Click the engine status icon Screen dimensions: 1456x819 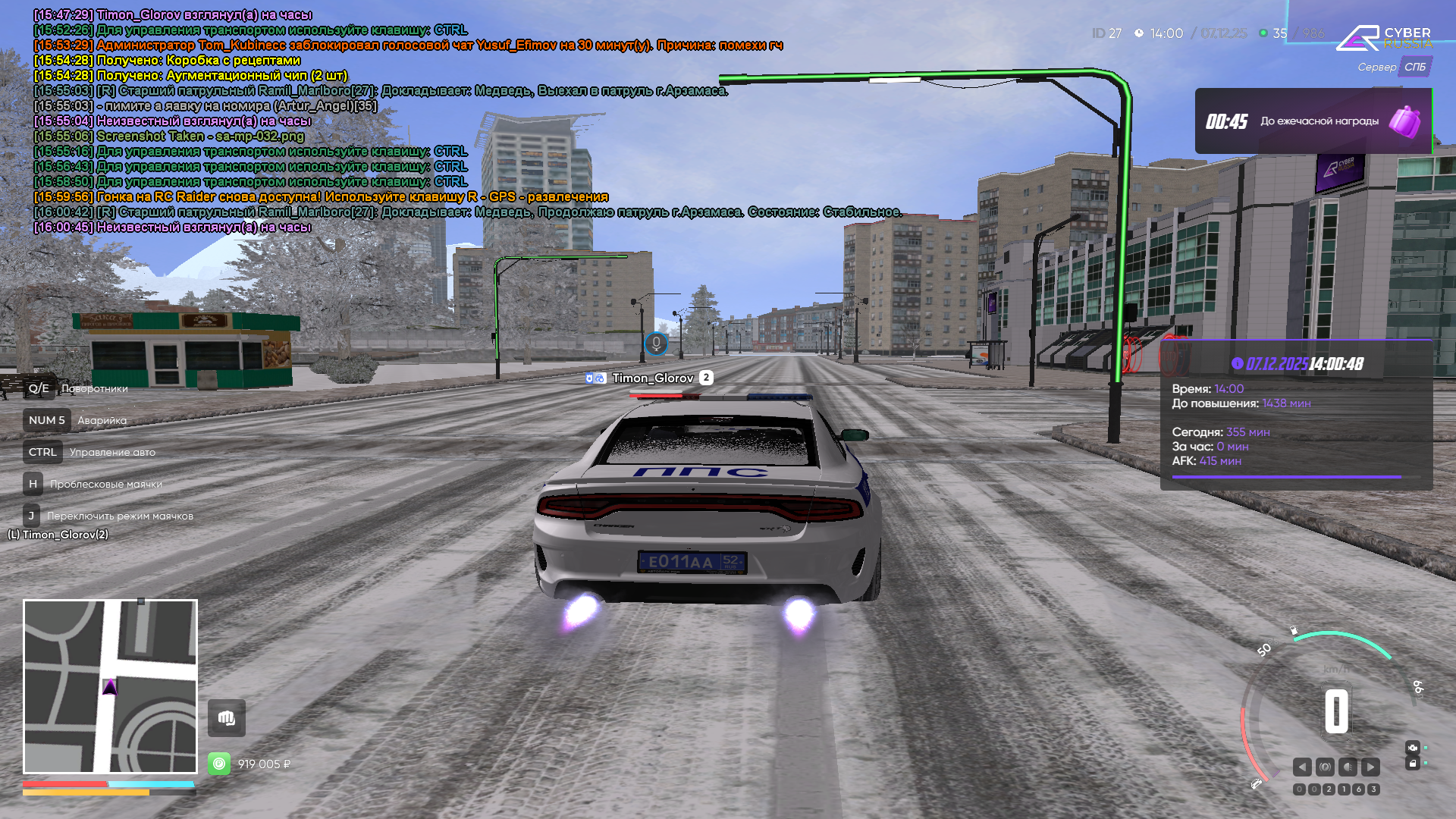coord(1412,748)
